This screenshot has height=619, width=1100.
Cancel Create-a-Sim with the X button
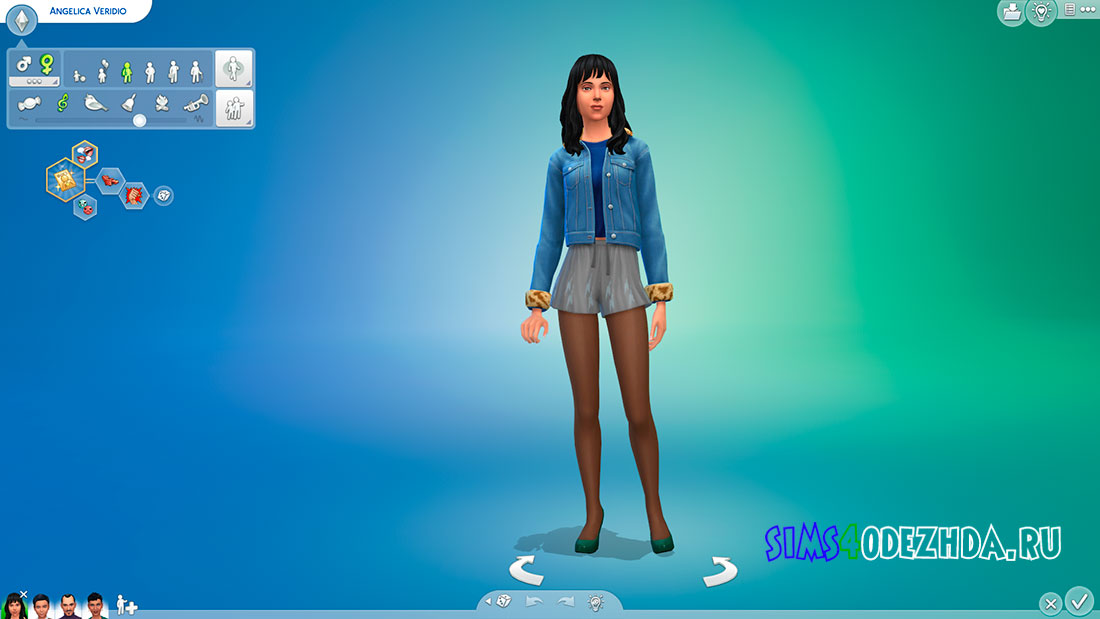(1050, 604)
